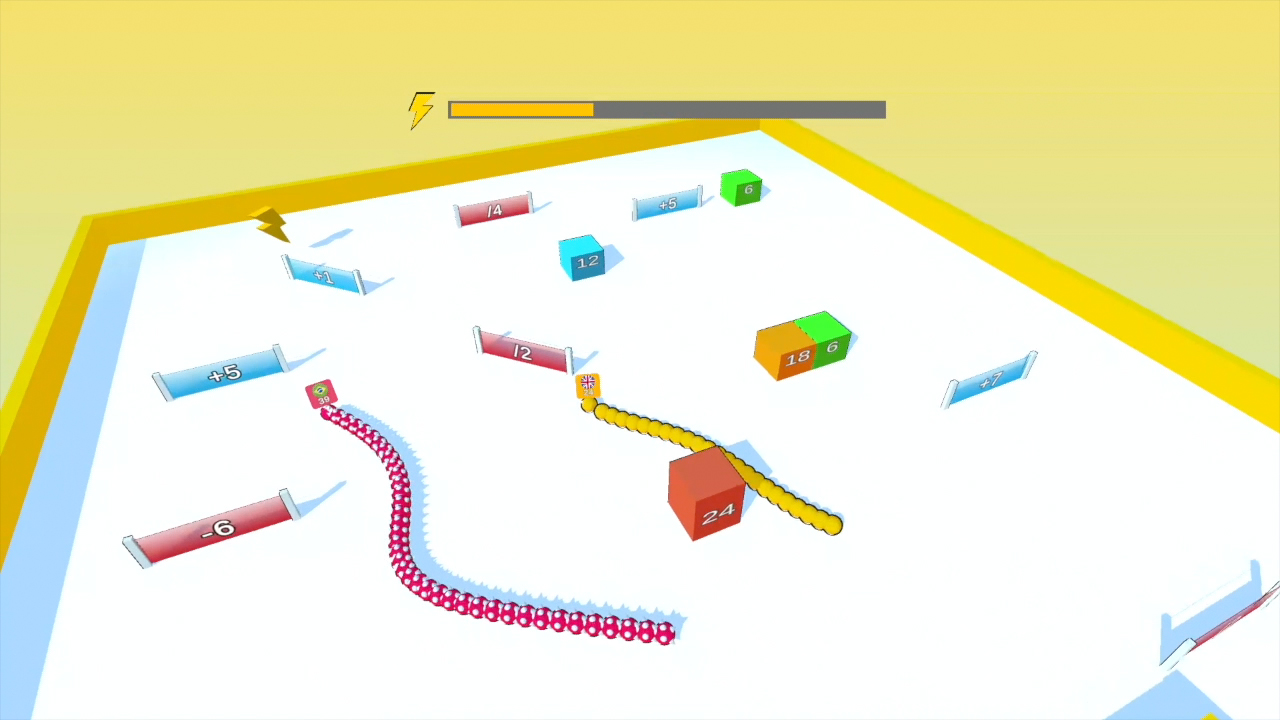Toggle the +7 gate on the right edge
Image resolution: width=1280 pixels, height=720 pixels.
pyautogui.click(x=989, y=382)
